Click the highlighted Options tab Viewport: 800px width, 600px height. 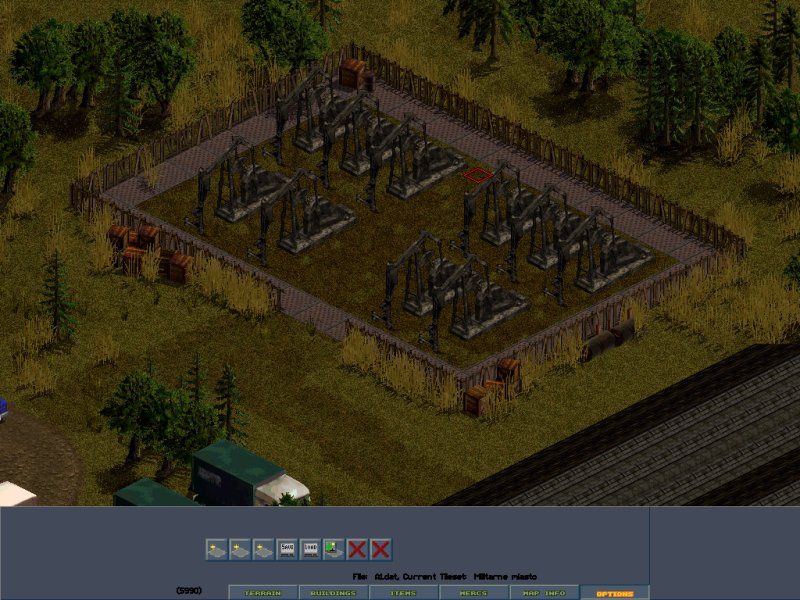pos(614,593)
